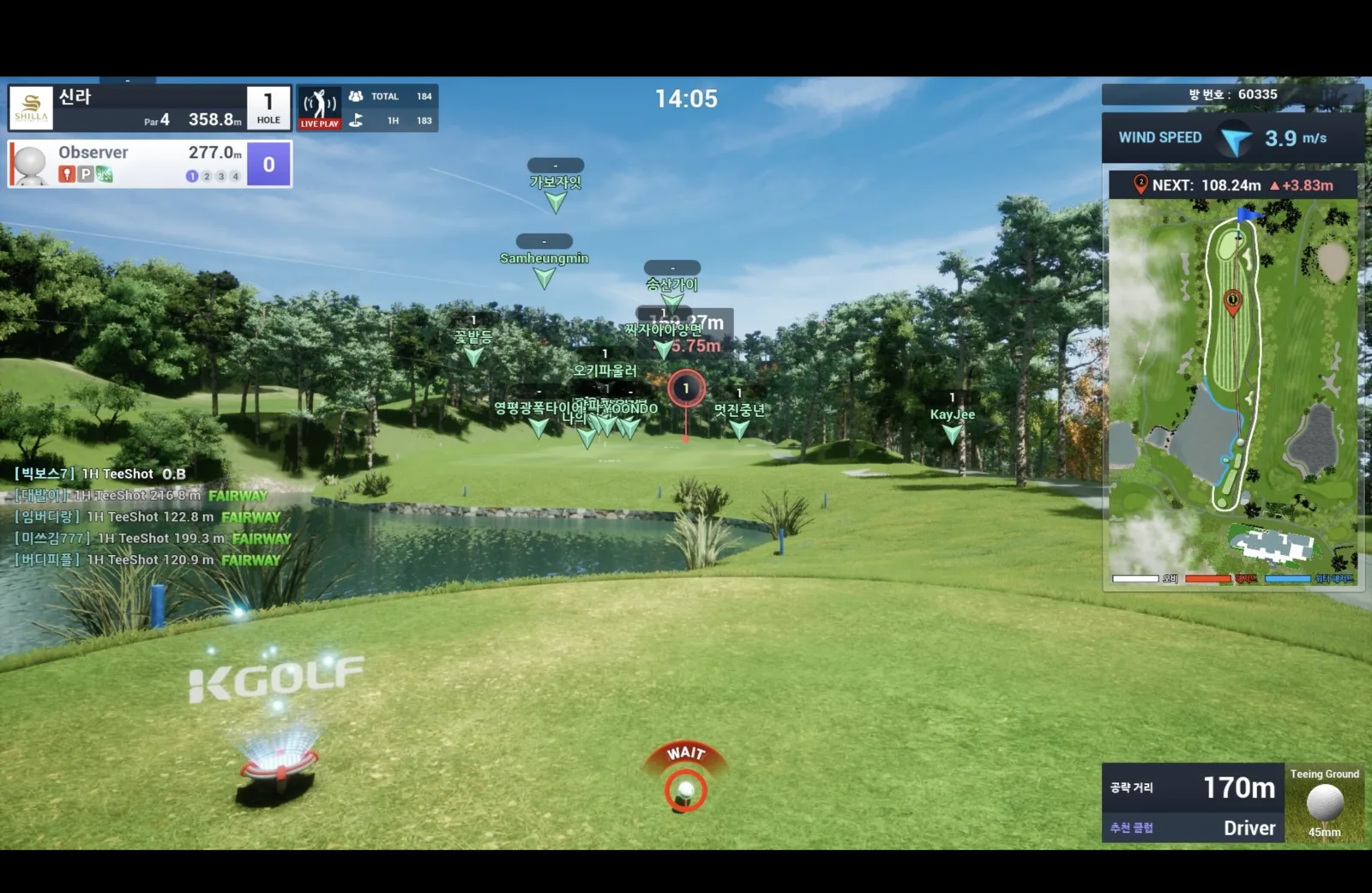The image size is (1372, 893).
Task: Select the green K replay icon beside P
Action: point(105,175)
